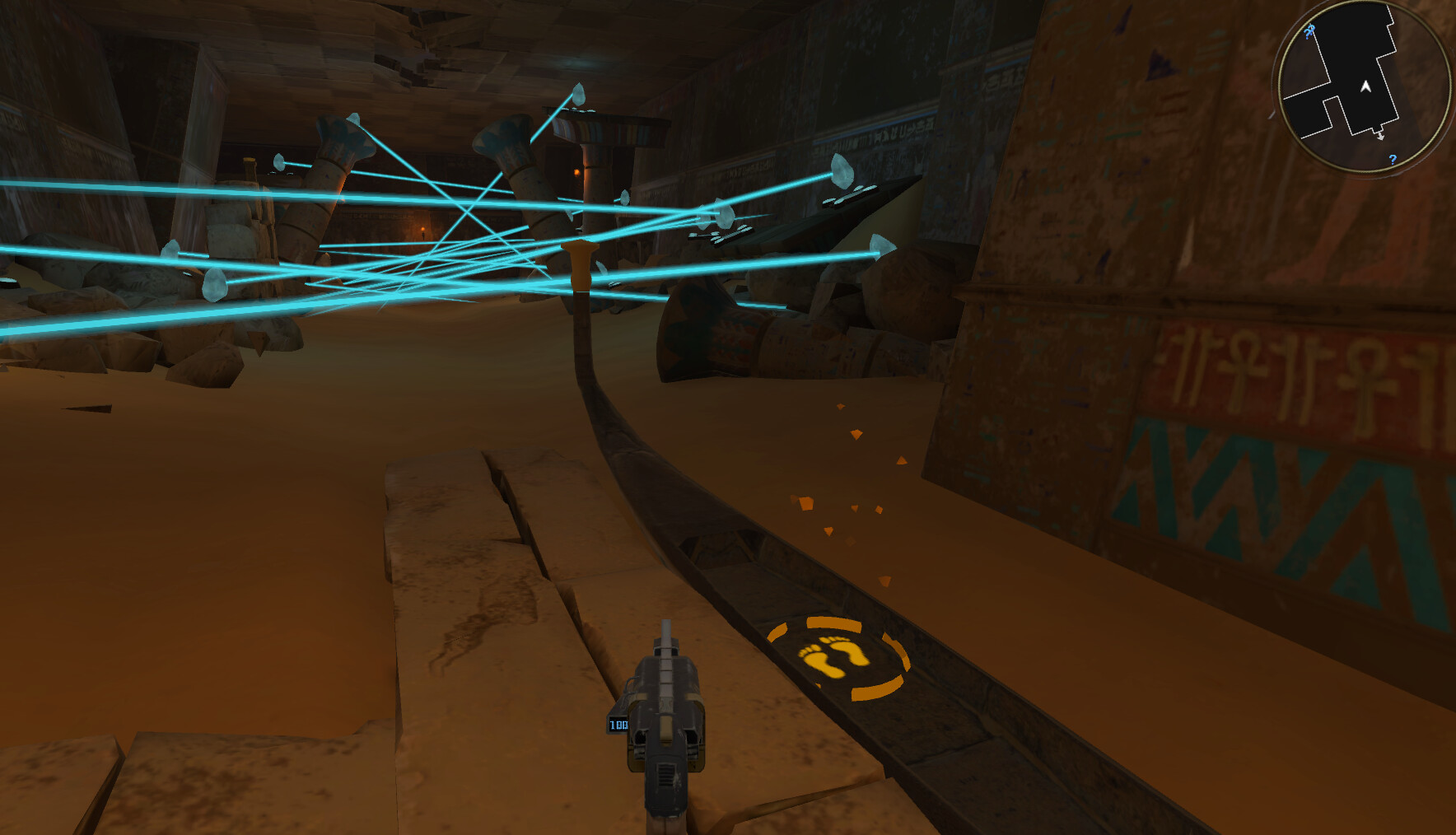Image resolution: width=1456 pixels, height=835 pixels.
Task: Toggle the crystal emitting beams on the right
Action: (842, 171)
